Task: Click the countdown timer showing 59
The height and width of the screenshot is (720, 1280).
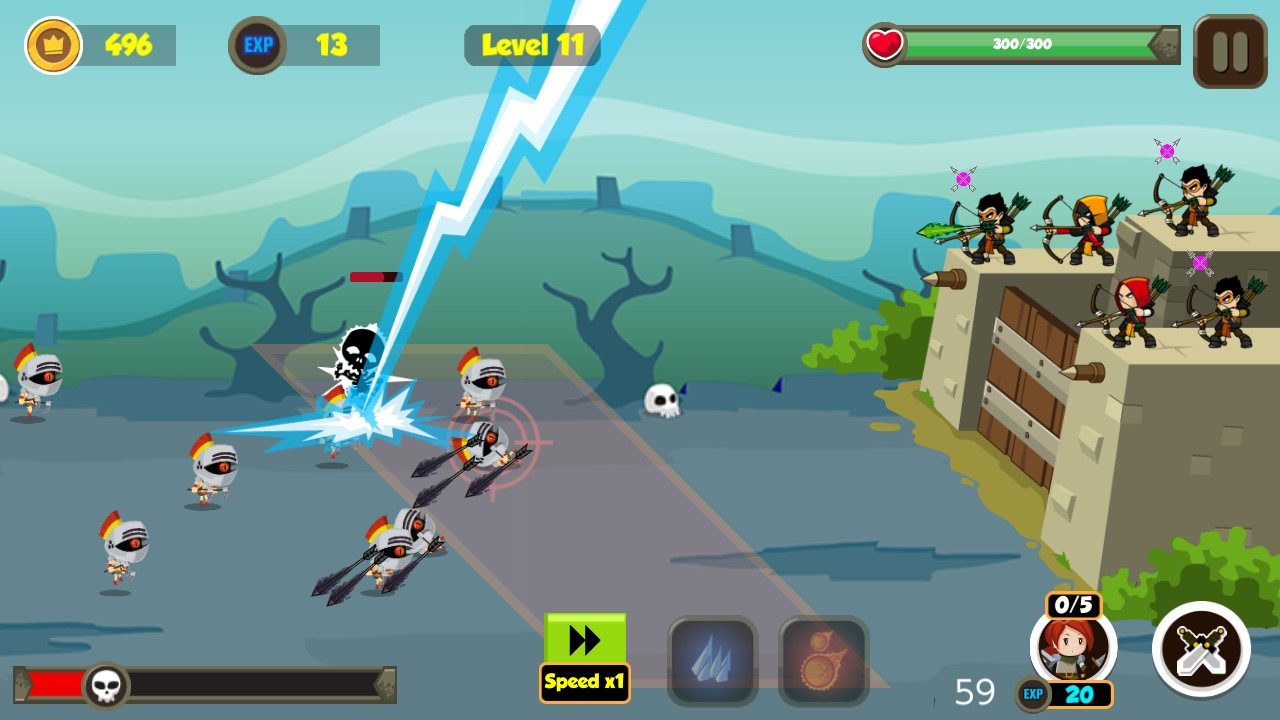Action: [x=975, y=691]
